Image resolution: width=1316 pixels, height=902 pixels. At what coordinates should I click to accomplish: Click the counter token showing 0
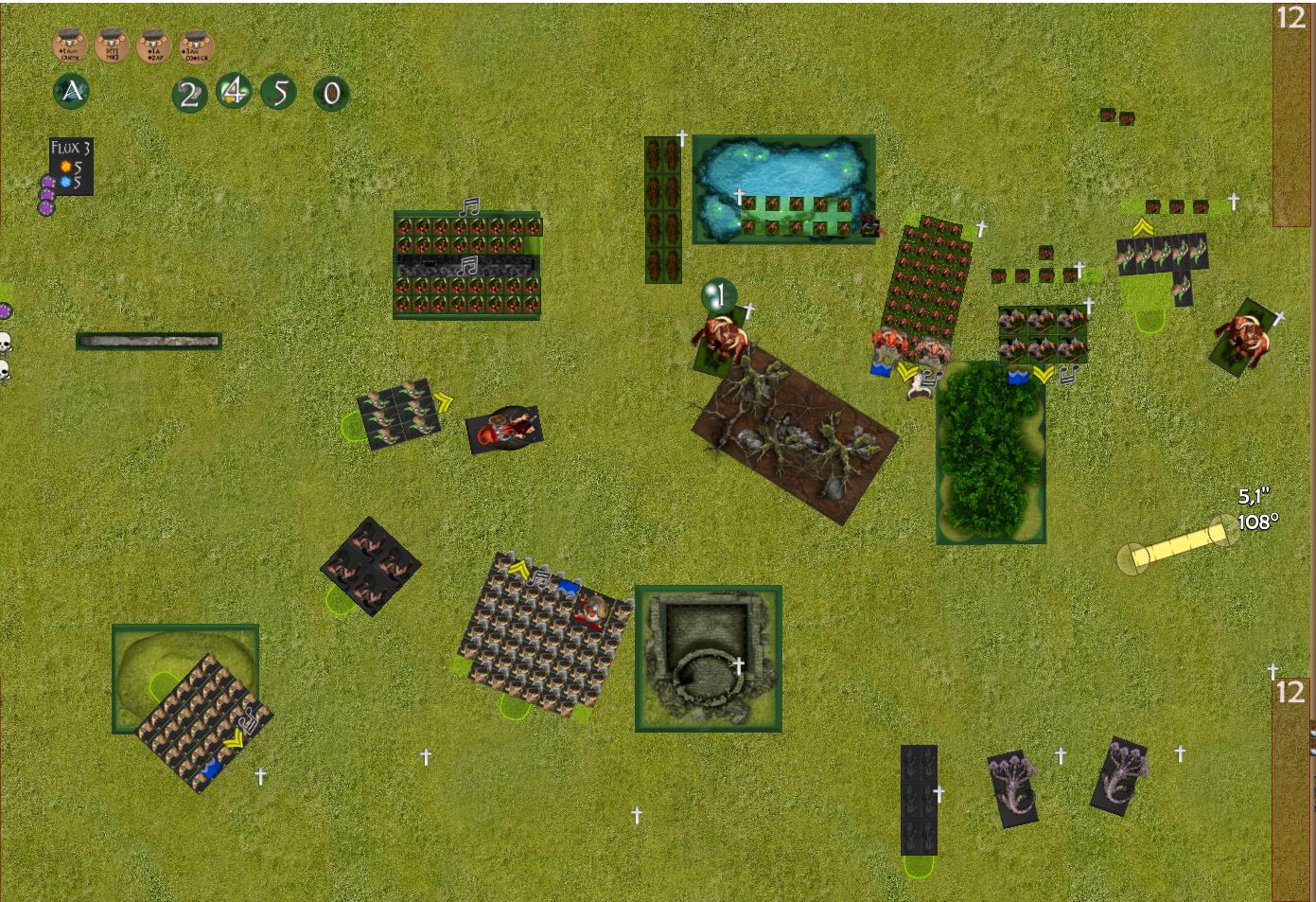pos(331,94)
